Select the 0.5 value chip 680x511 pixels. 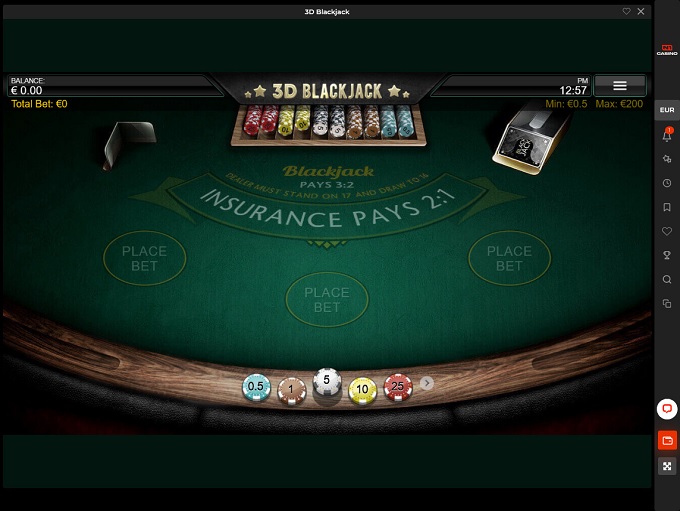click(256, 386)
